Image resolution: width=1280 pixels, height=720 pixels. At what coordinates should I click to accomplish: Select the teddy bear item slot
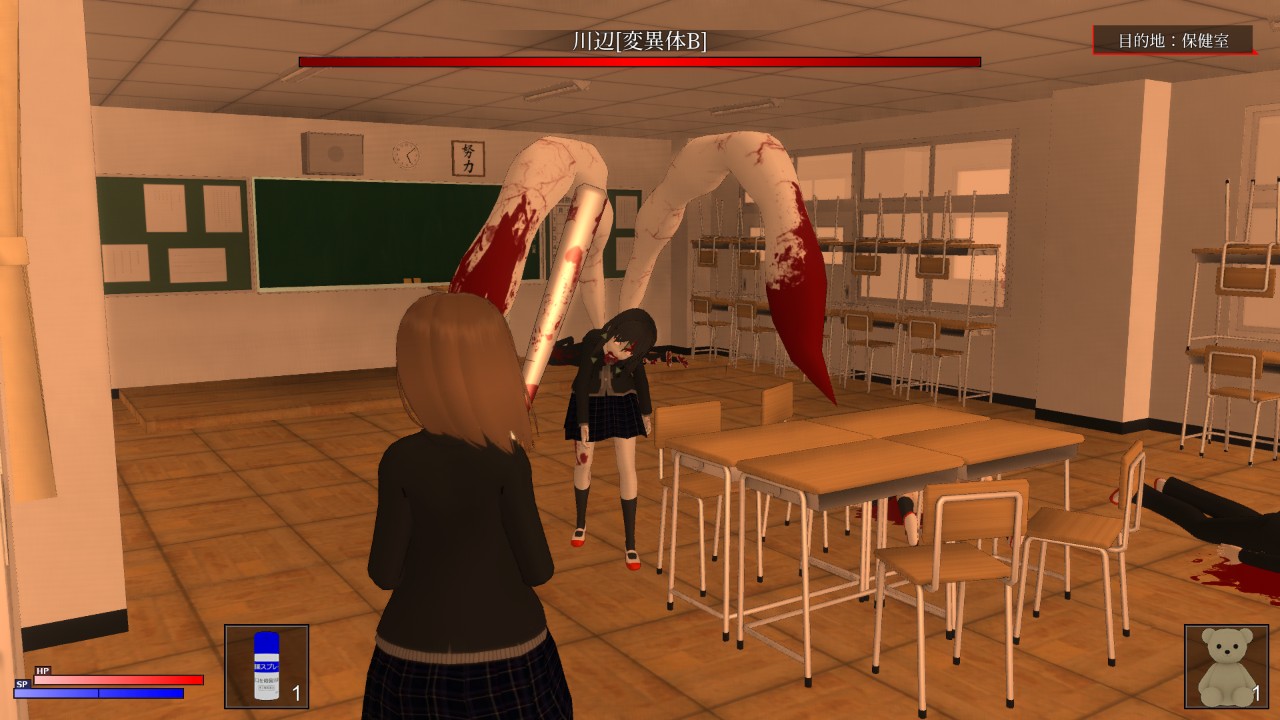click(x=1226, y=666)
